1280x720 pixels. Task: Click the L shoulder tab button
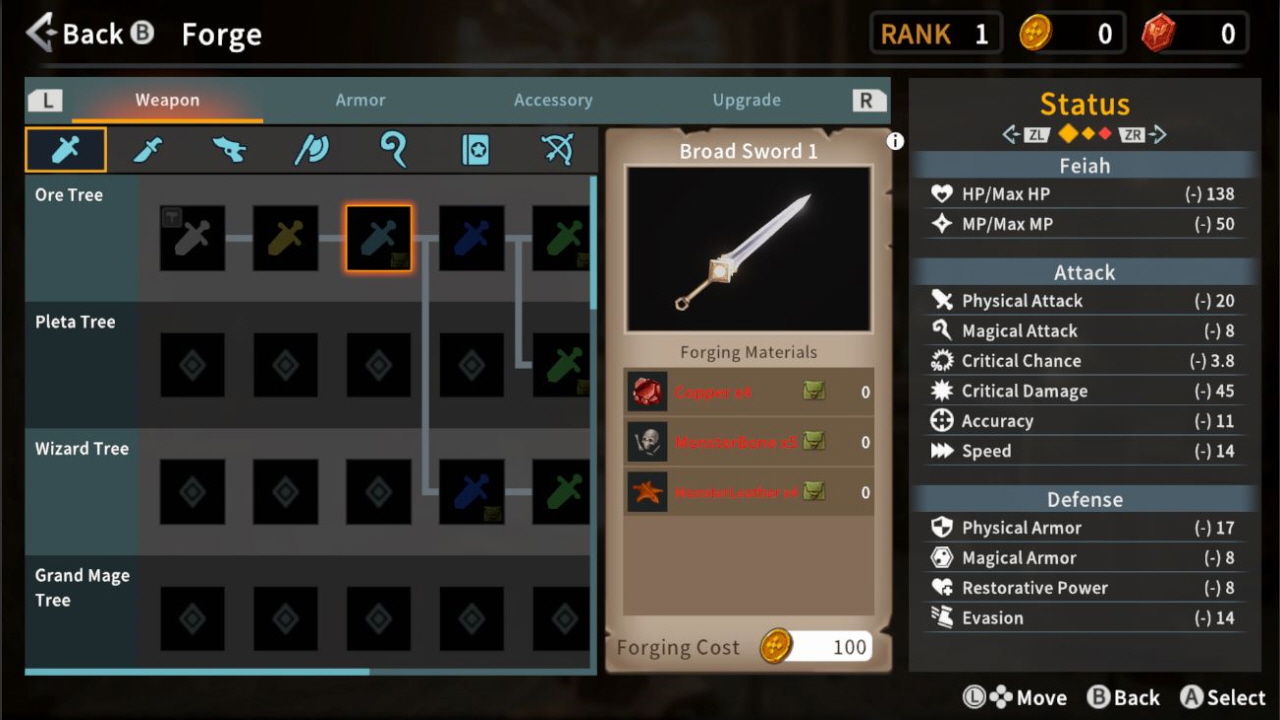pyautogui.click(x=45, y=100)
